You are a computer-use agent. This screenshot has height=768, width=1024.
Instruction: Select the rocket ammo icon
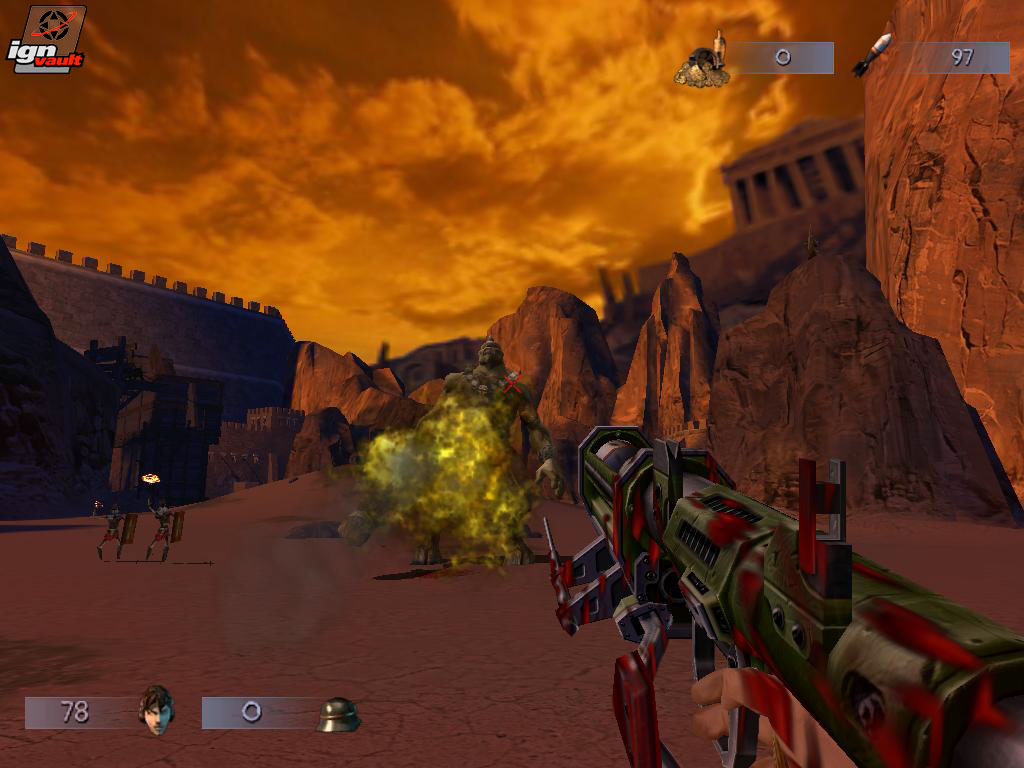pyautogui.click(x=872, y=56)
